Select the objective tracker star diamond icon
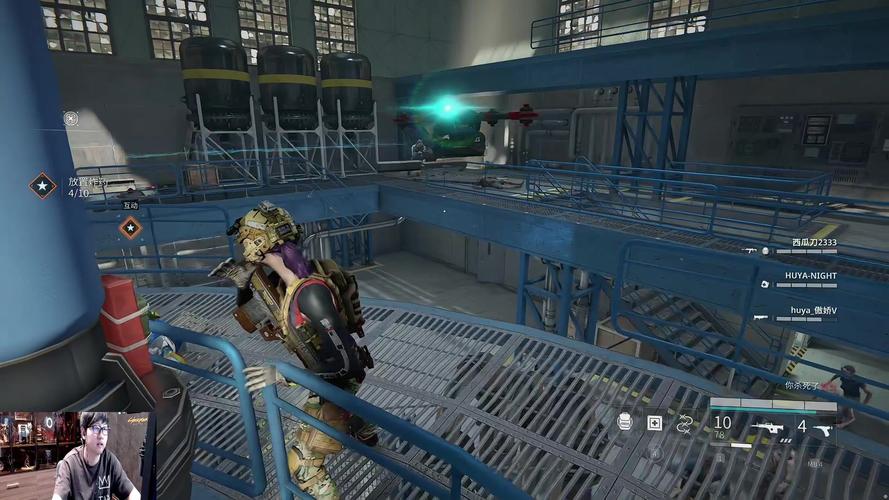Screen dimensions: 889x500 tap(42, 185)
